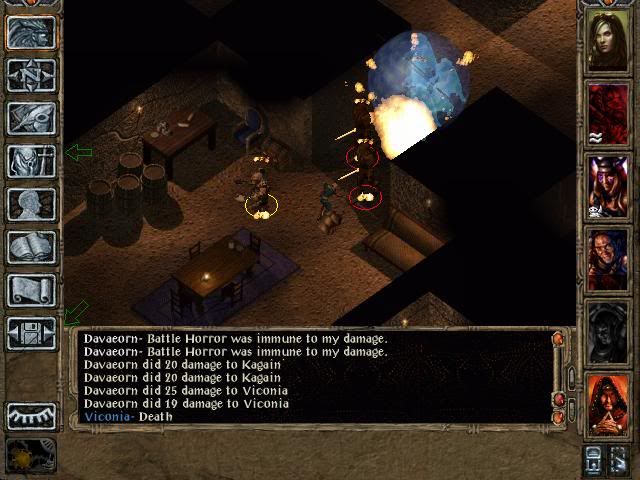Open the priest scroll

click(x=30, y=290)
